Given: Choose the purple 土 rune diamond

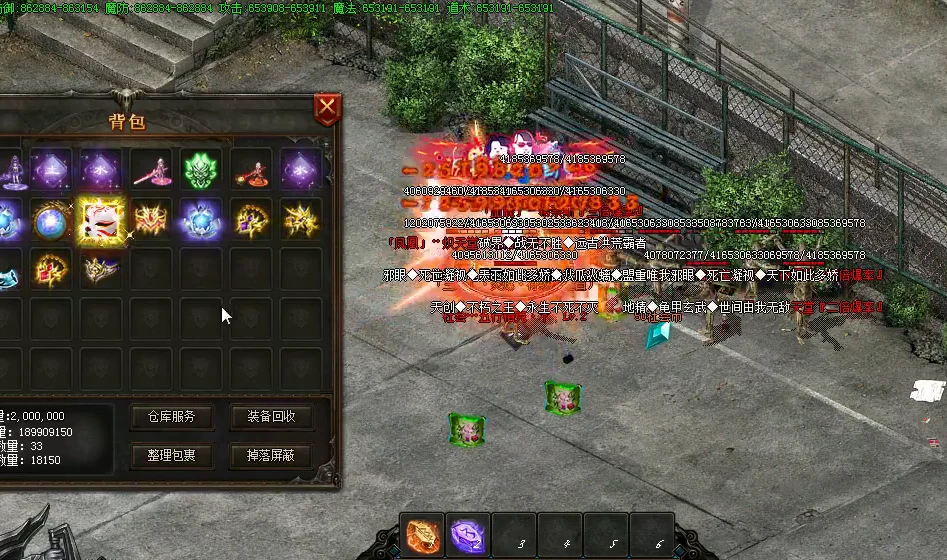Looking at the screenshot, I should [x=51, y=169].
